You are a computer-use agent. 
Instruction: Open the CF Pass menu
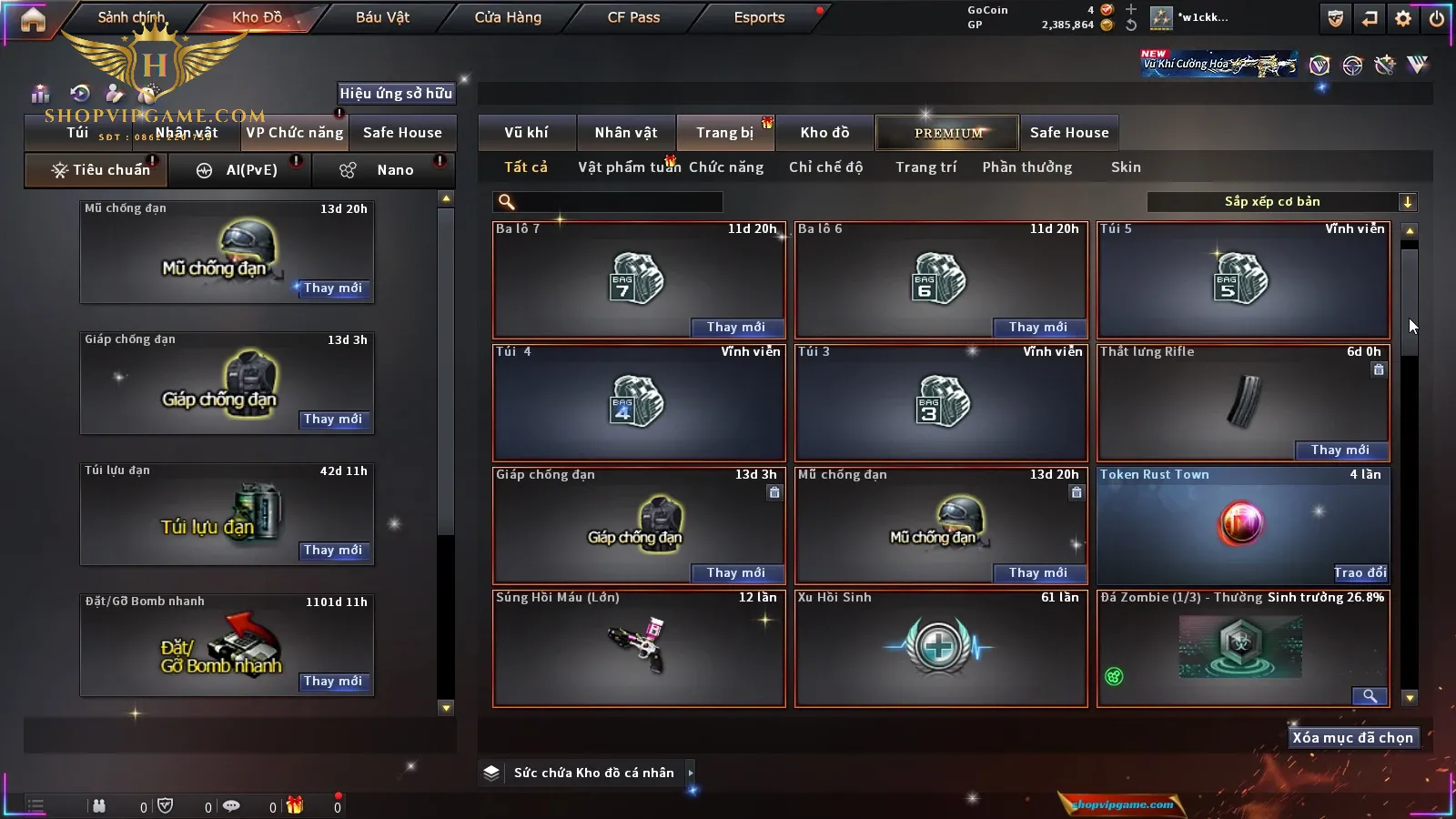[633, 17]
